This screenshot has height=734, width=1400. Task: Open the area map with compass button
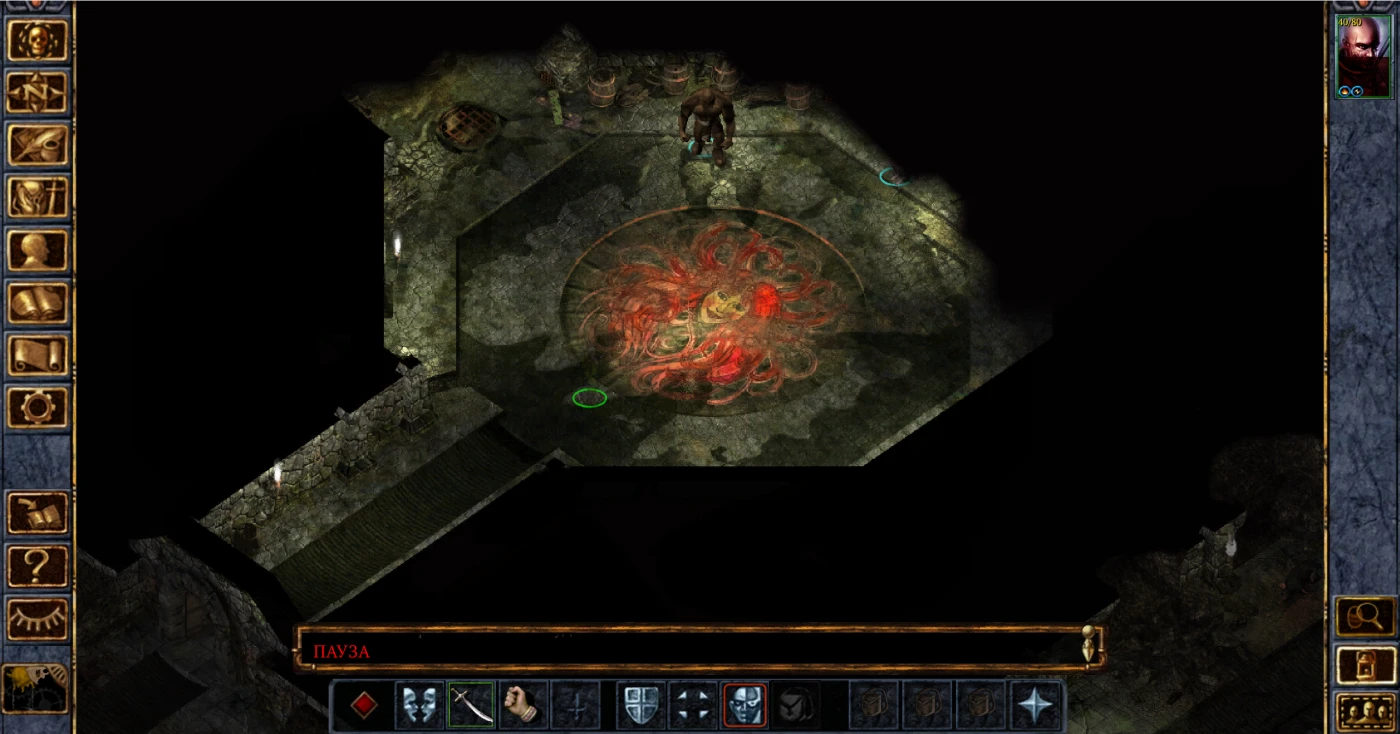pos(38,92)
